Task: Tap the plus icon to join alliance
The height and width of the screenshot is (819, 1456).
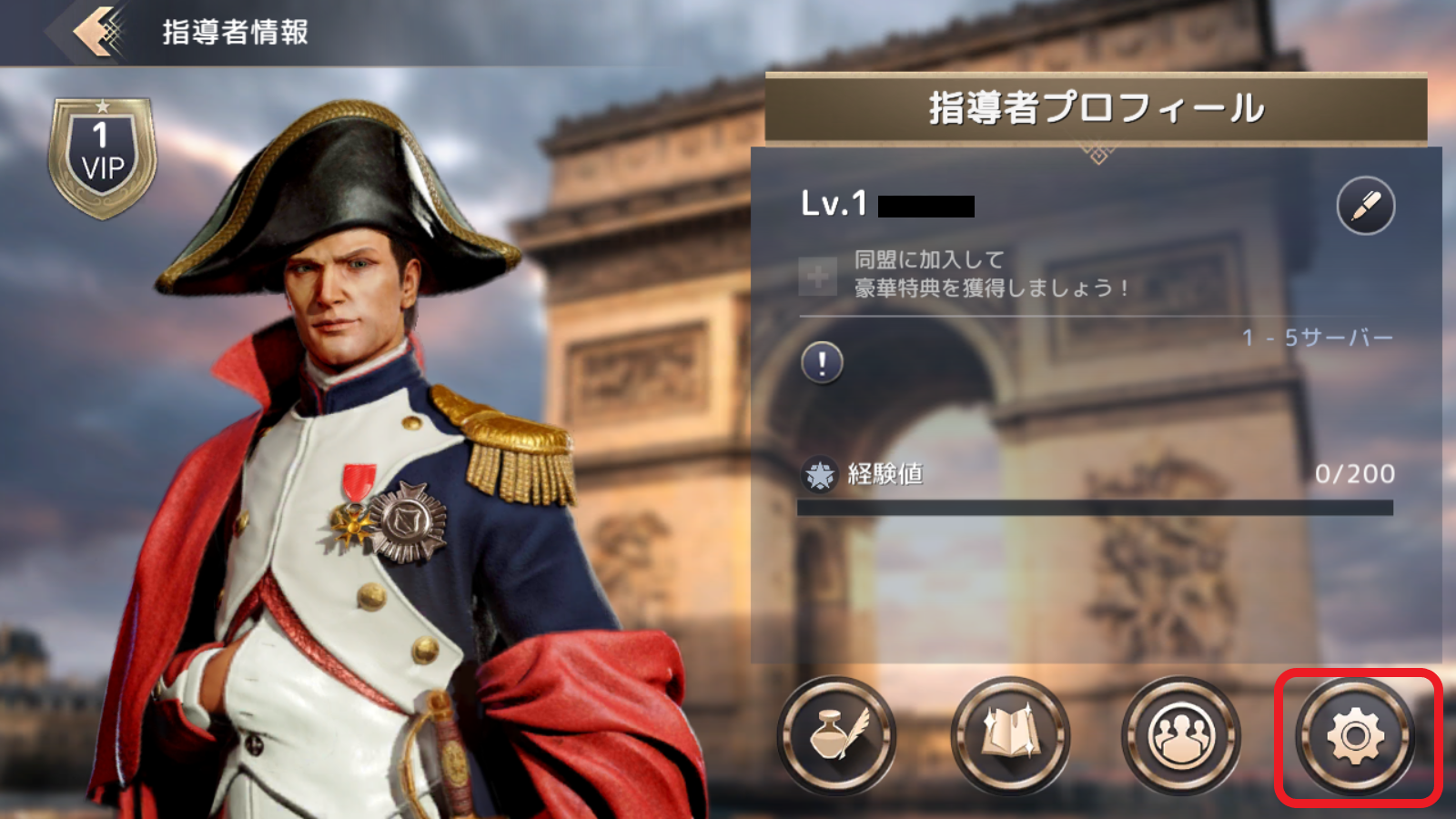Action: [x=817, y=275]
